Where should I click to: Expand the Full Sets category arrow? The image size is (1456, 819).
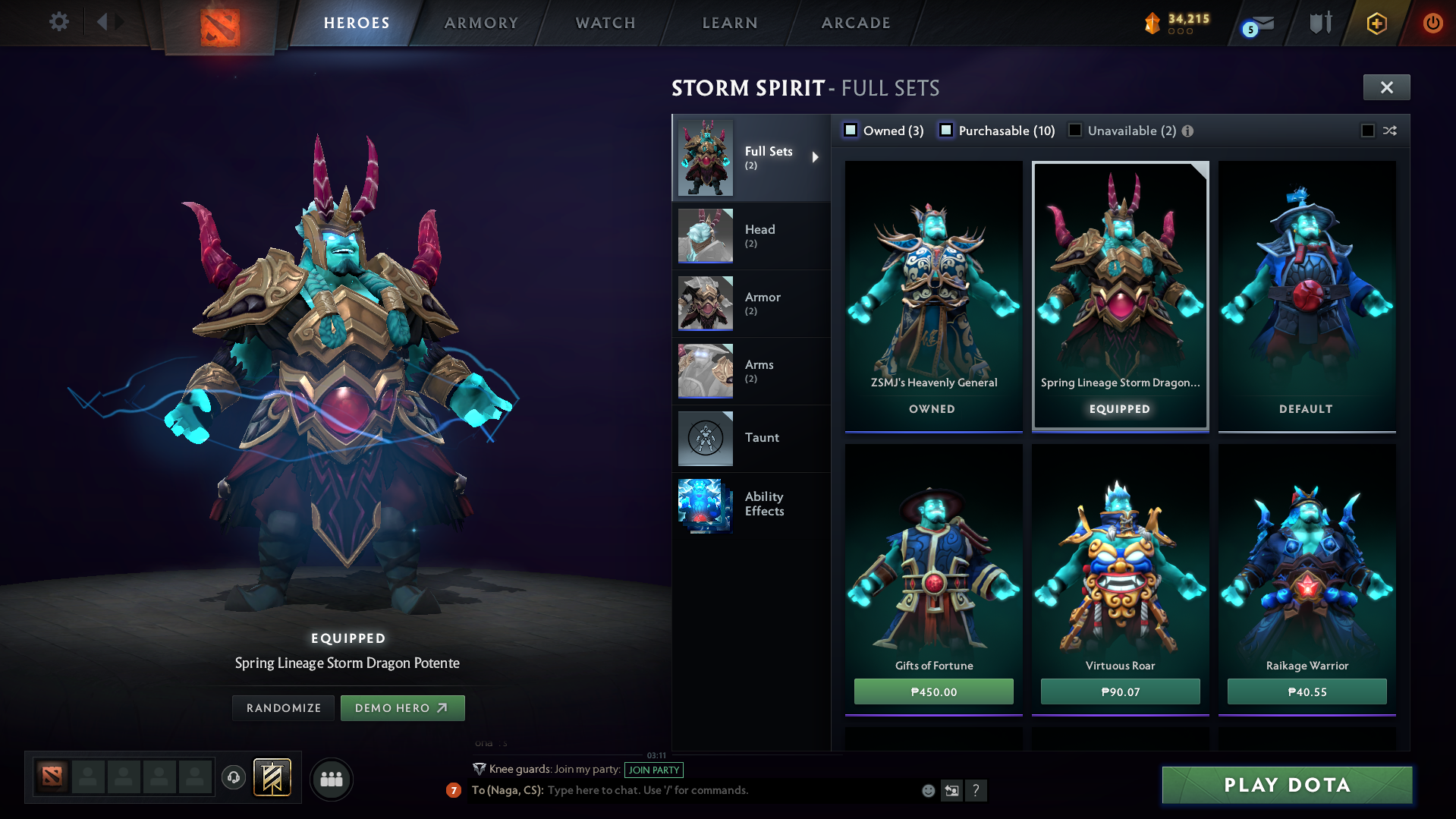click(817, 157)
